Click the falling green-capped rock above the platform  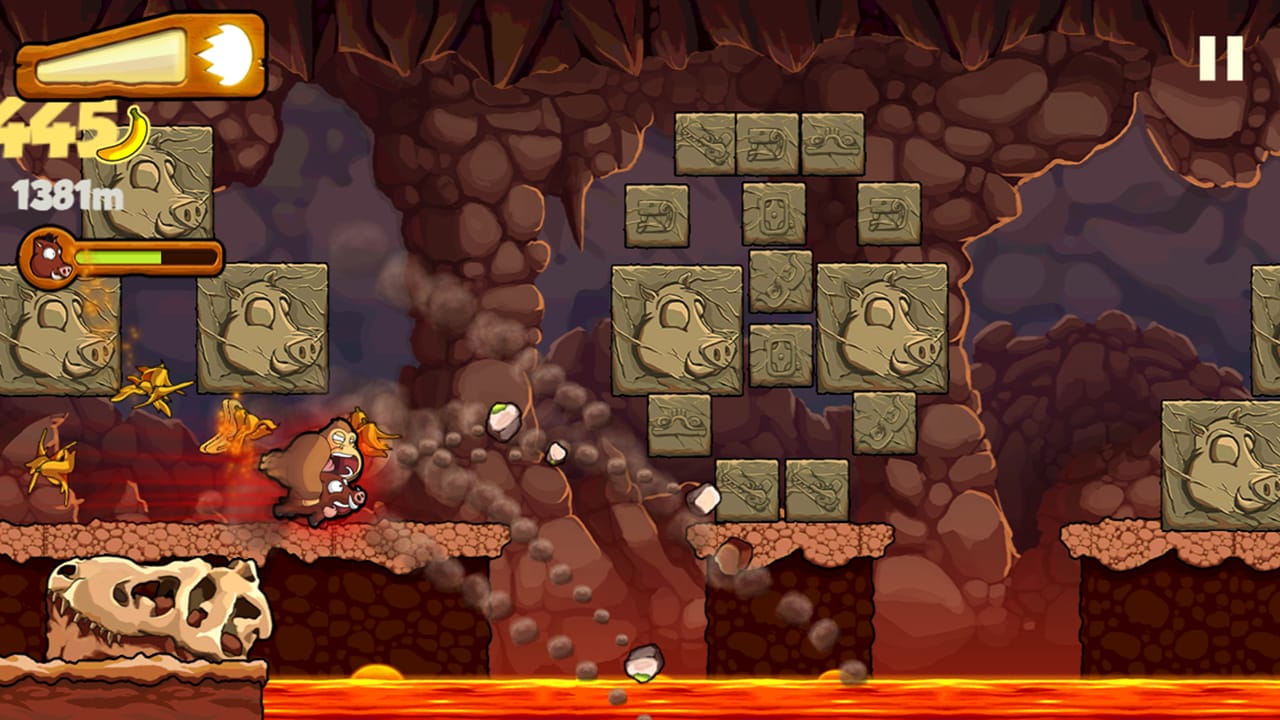tap(505, 420)
